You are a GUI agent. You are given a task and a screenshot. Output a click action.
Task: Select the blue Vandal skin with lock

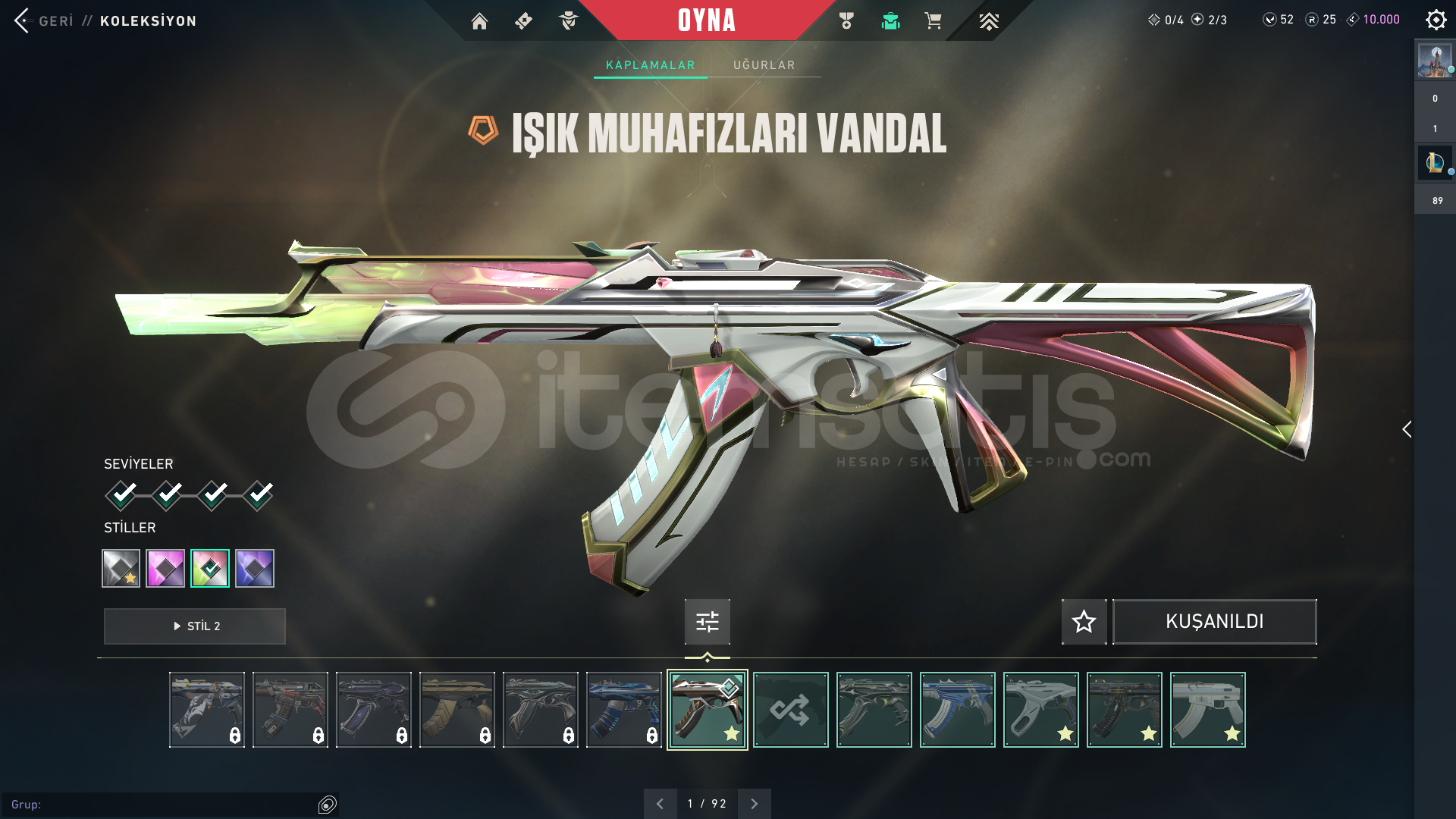click(623, 710)
